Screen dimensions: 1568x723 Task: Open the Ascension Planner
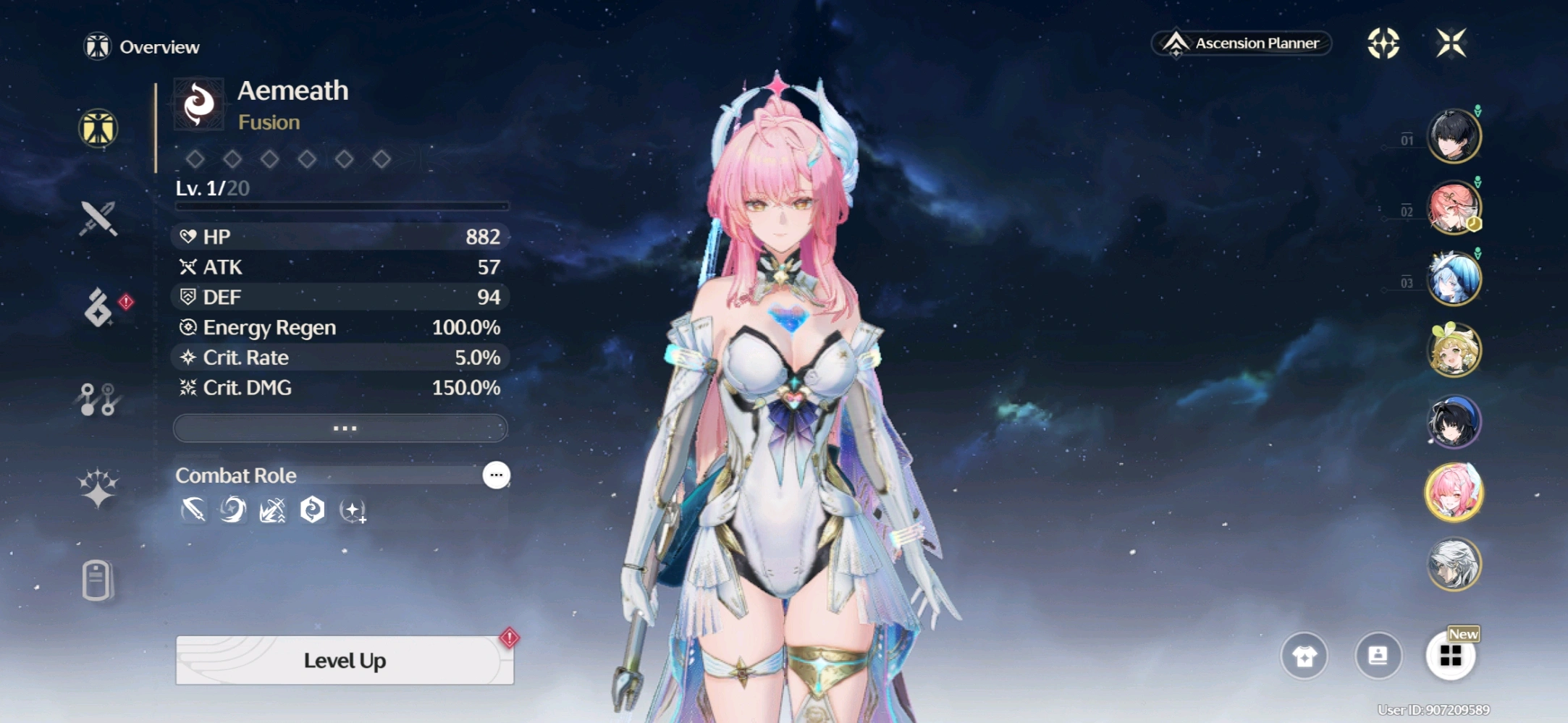tap(1242, 43)
